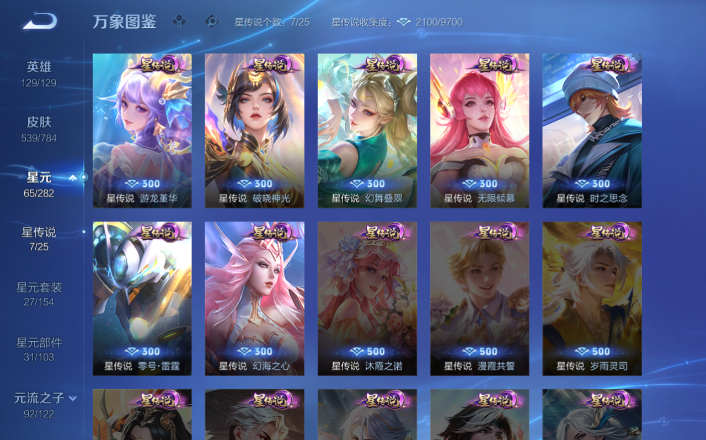Go back using the arrow button
Viewport: 706px width, 440px height.
pyautogui.click(x=39, y=21)
